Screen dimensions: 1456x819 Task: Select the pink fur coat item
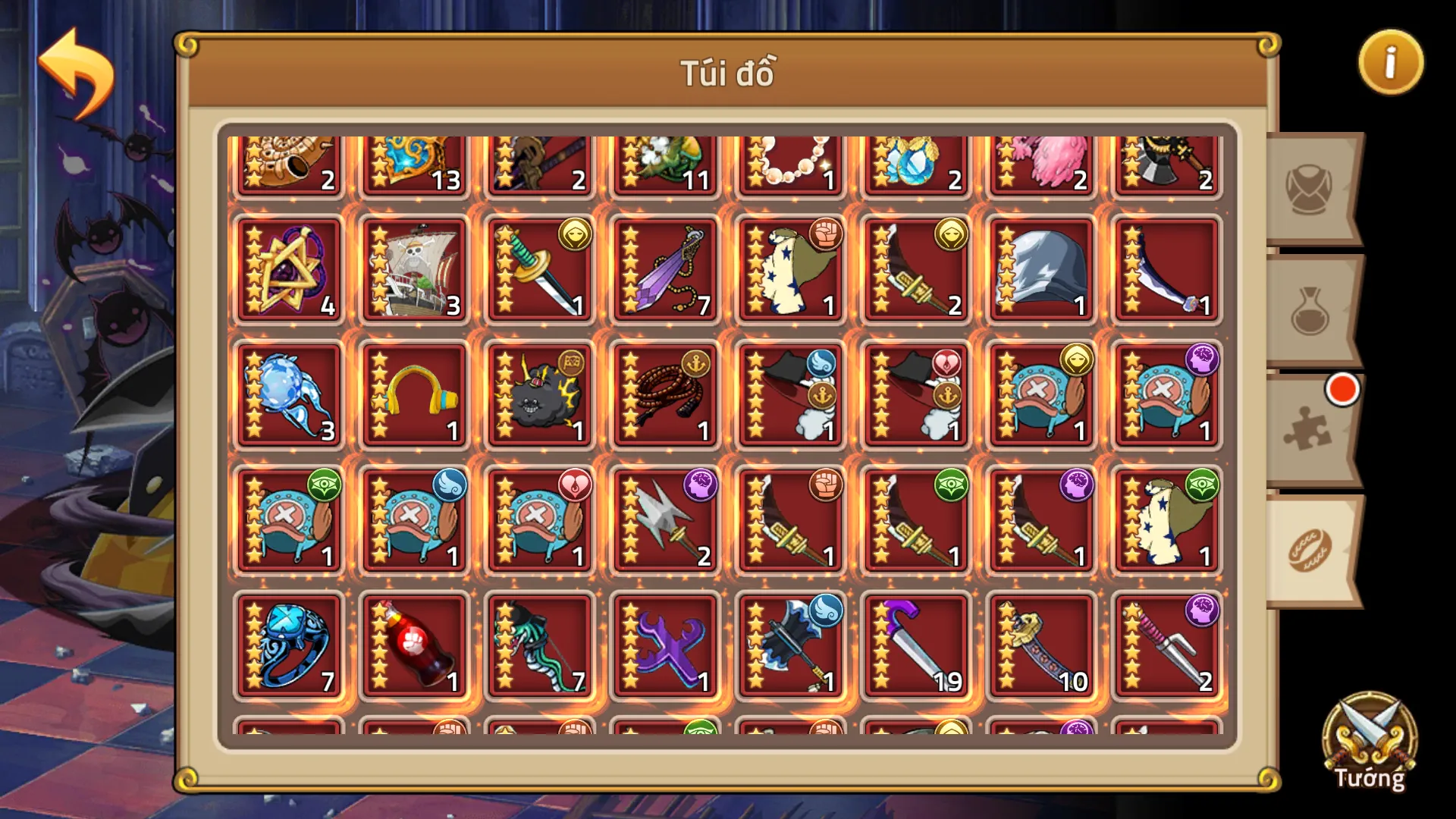tap(1043, 159)
